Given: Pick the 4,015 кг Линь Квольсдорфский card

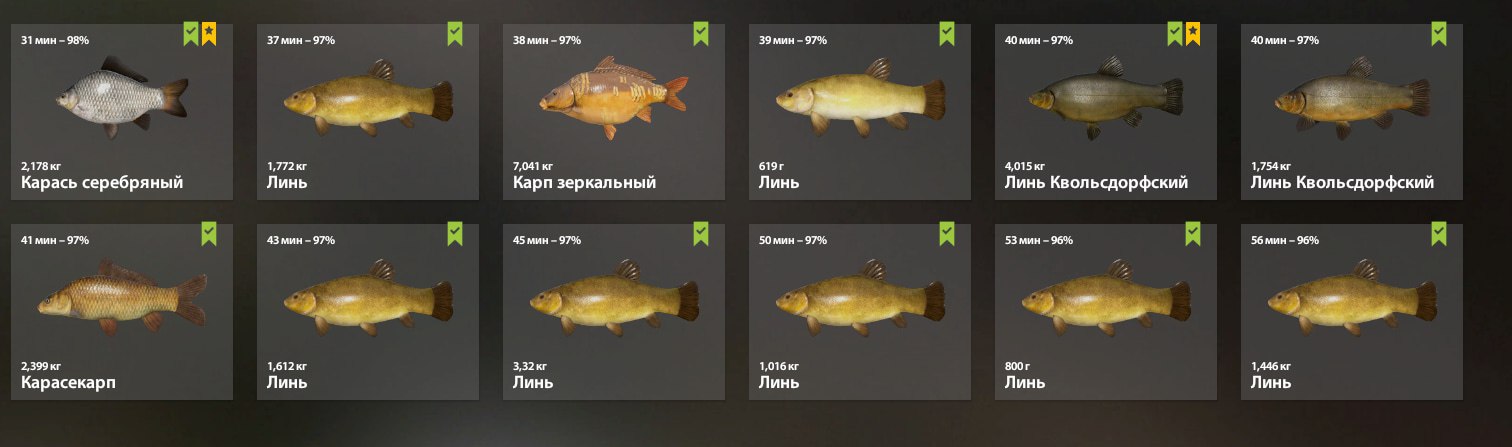Looking at the screenshot, I should [x=1105, y=112].
